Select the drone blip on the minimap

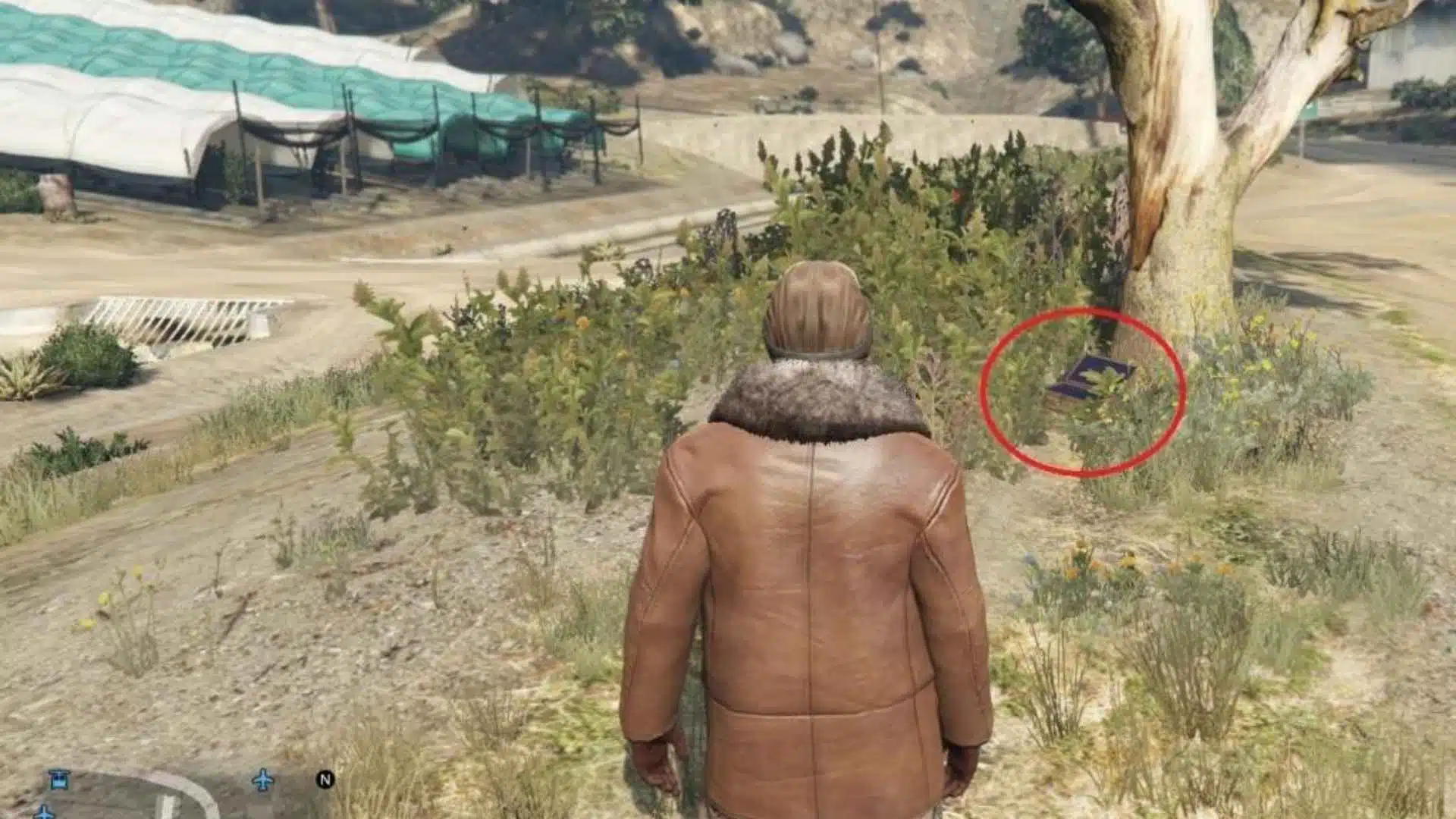pos(60,780)
